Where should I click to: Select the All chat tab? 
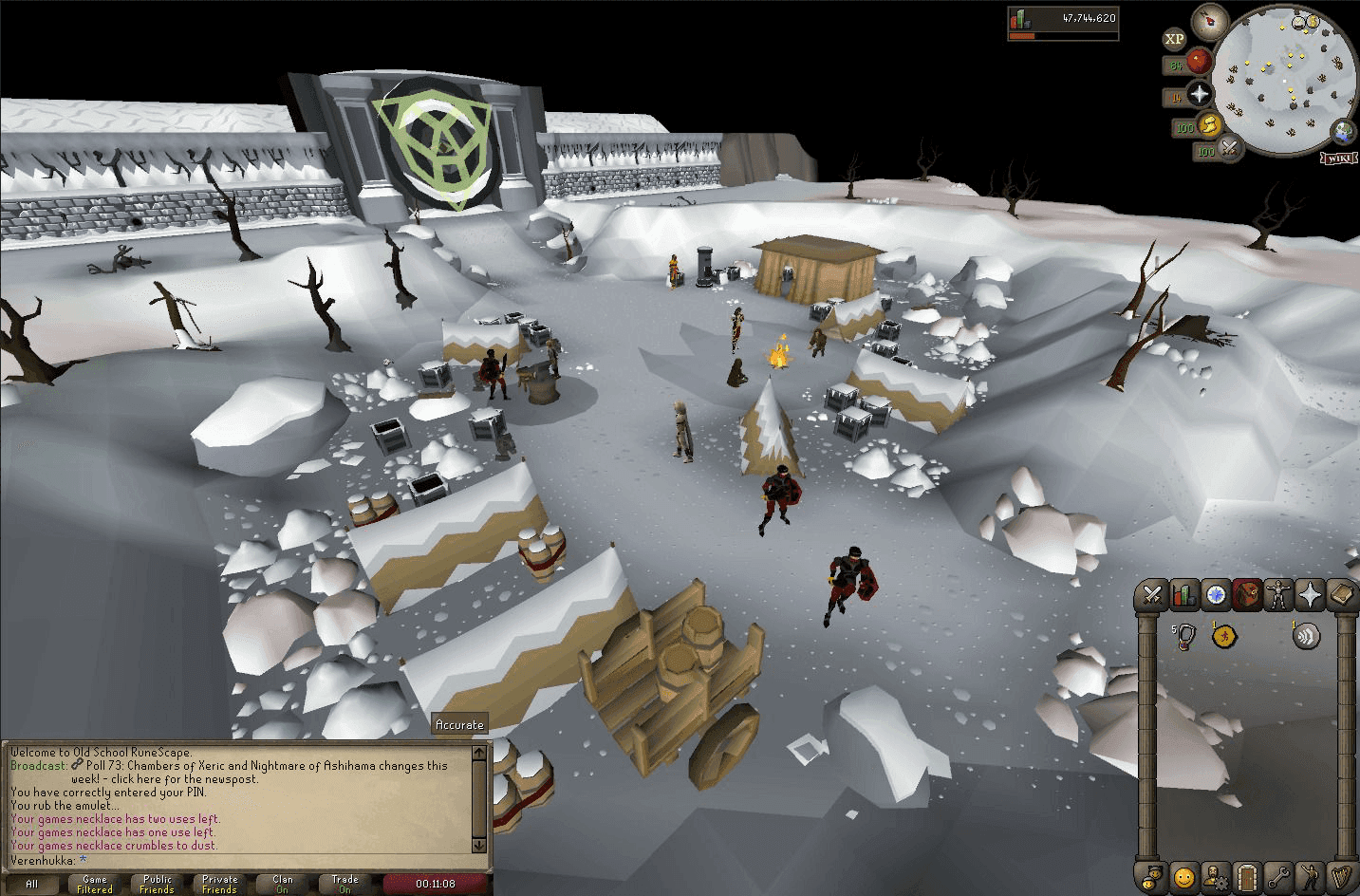pos(30,883)
